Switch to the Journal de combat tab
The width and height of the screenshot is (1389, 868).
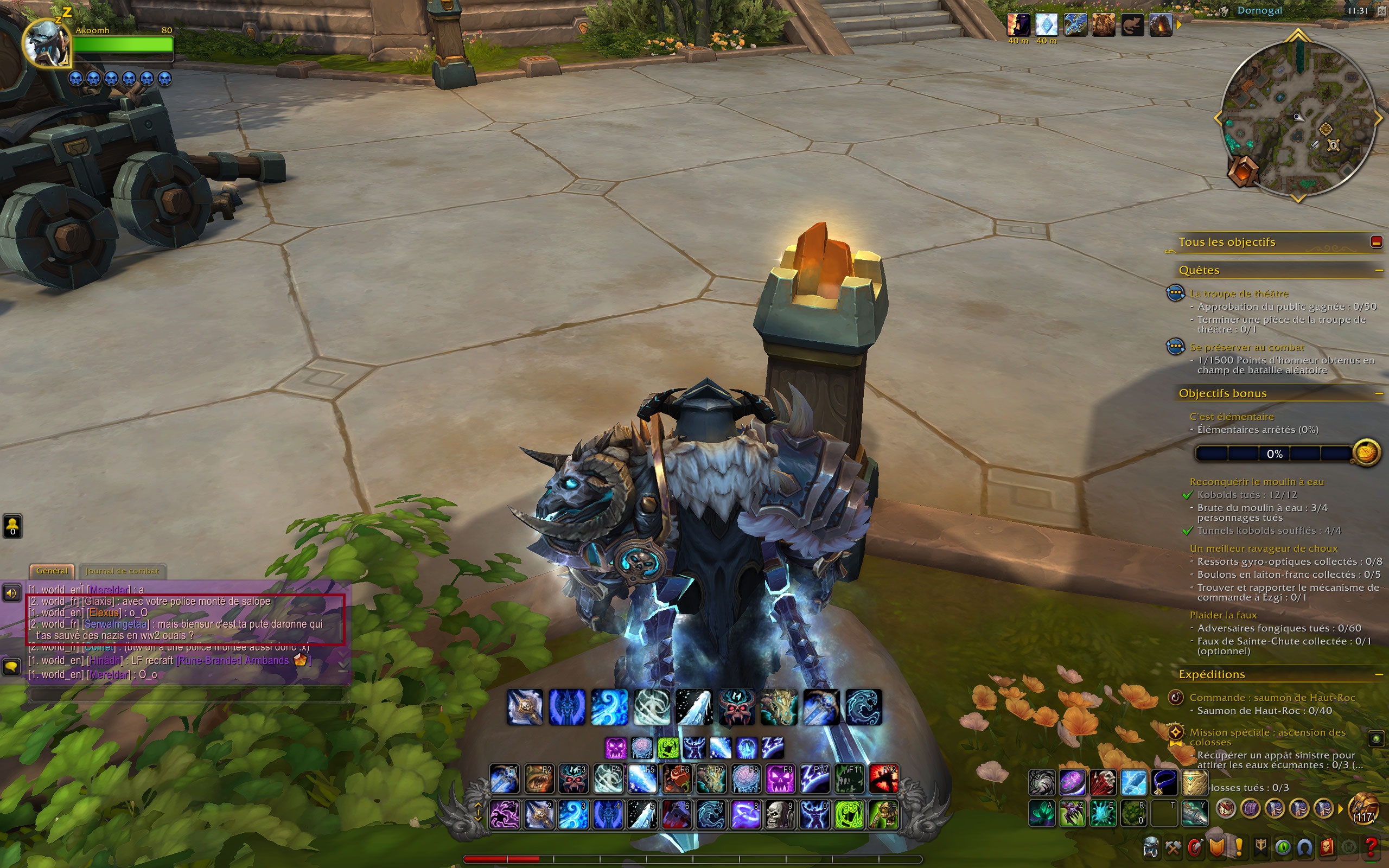122,571
